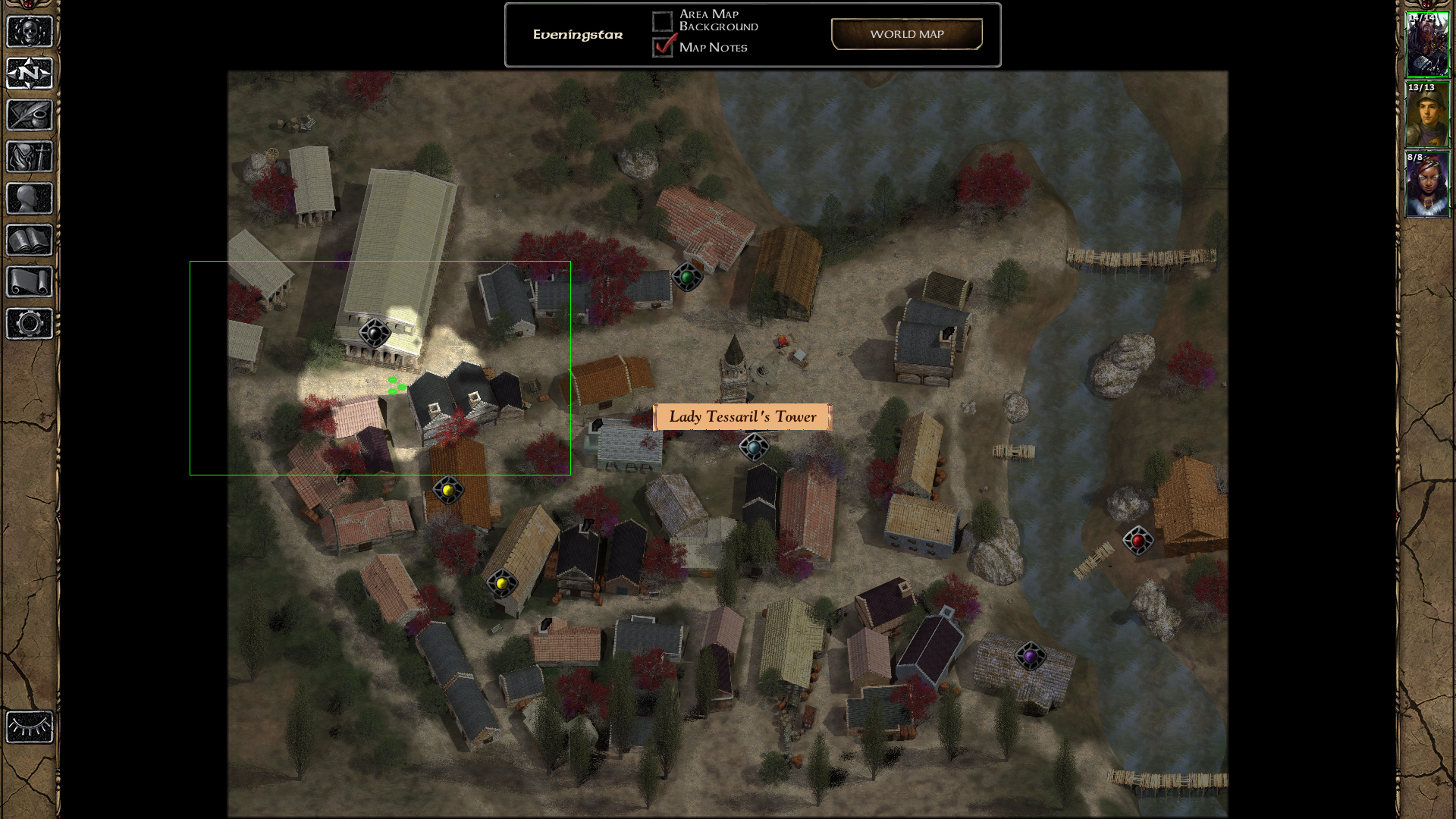Select the green gem map marker
Screen dimensions: 1456x819
click(x=687, y=278)
